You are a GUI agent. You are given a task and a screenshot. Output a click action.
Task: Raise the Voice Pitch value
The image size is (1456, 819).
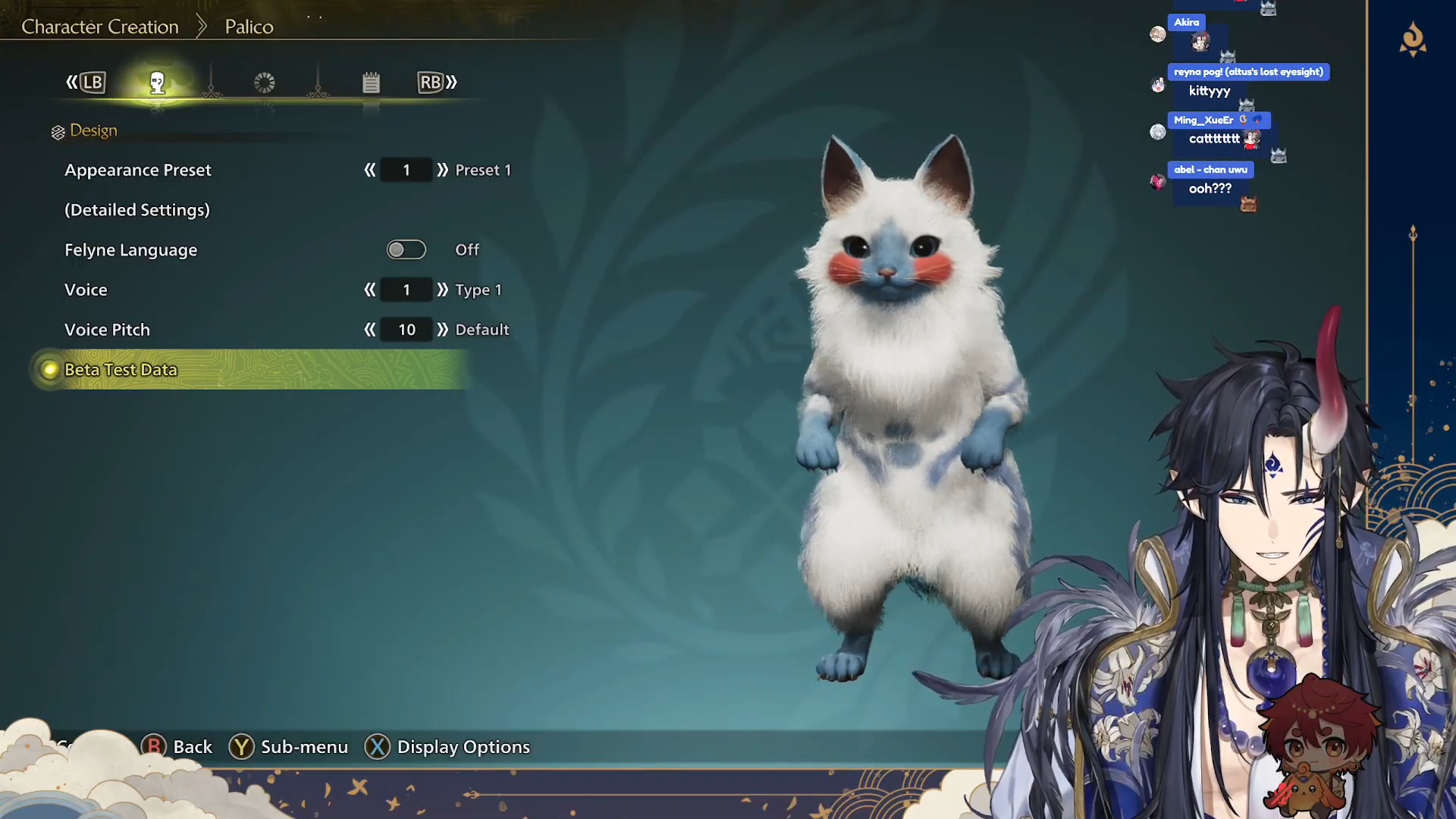click(443, 330)
